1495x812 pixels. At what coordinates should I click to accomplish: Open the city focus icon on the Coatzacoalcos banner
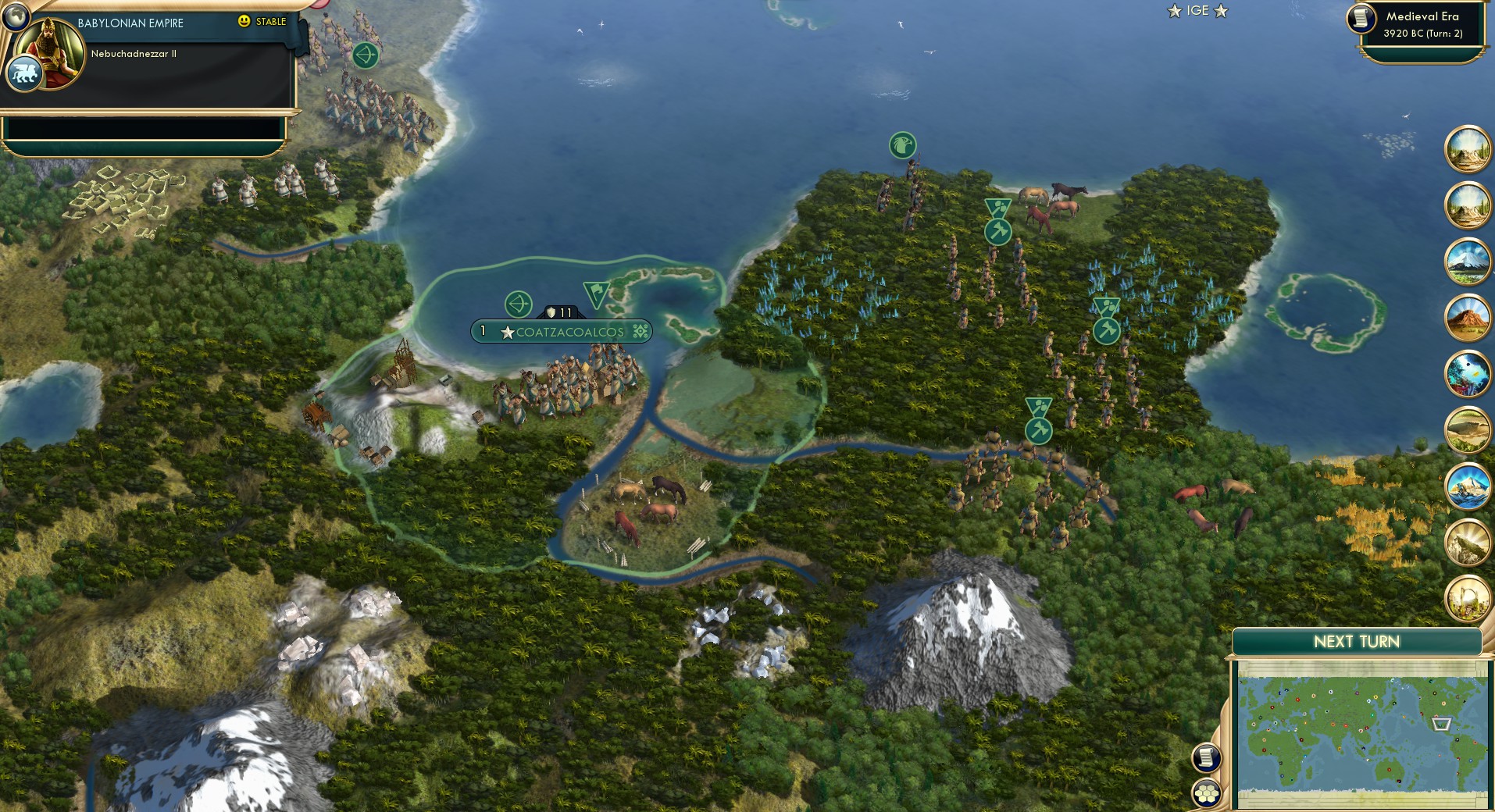(x=640, y=331)
